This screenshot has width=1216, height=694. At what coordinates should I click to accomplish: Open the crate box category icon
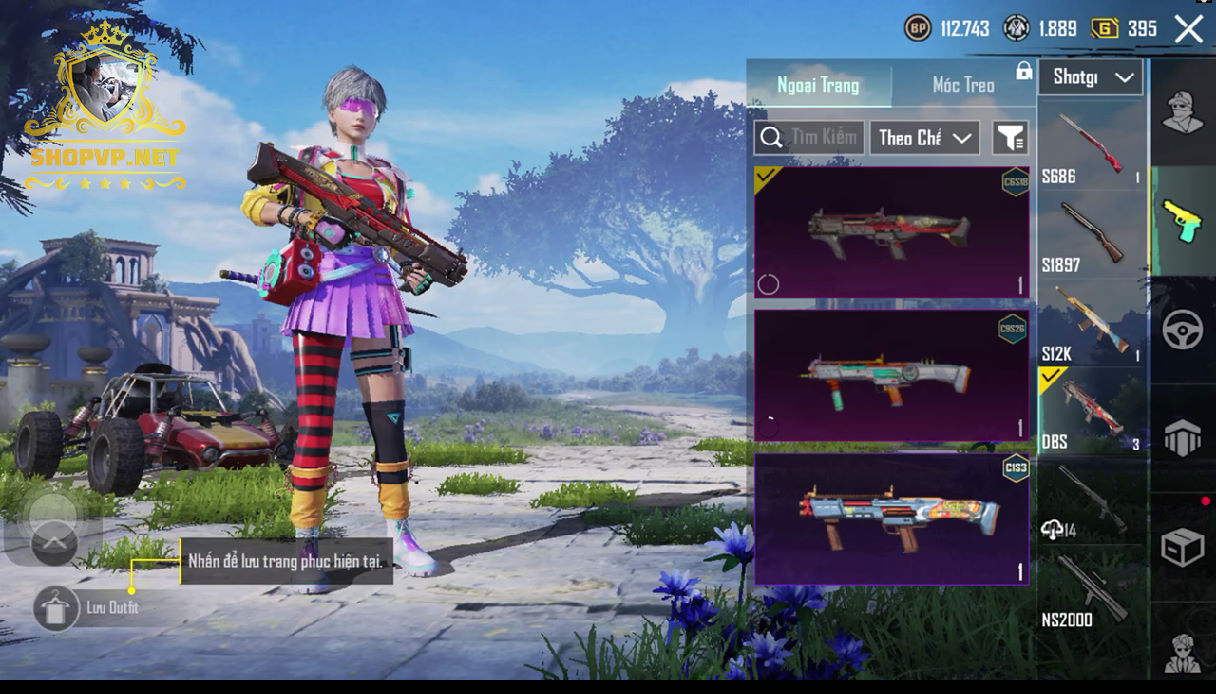(1182, 547)
